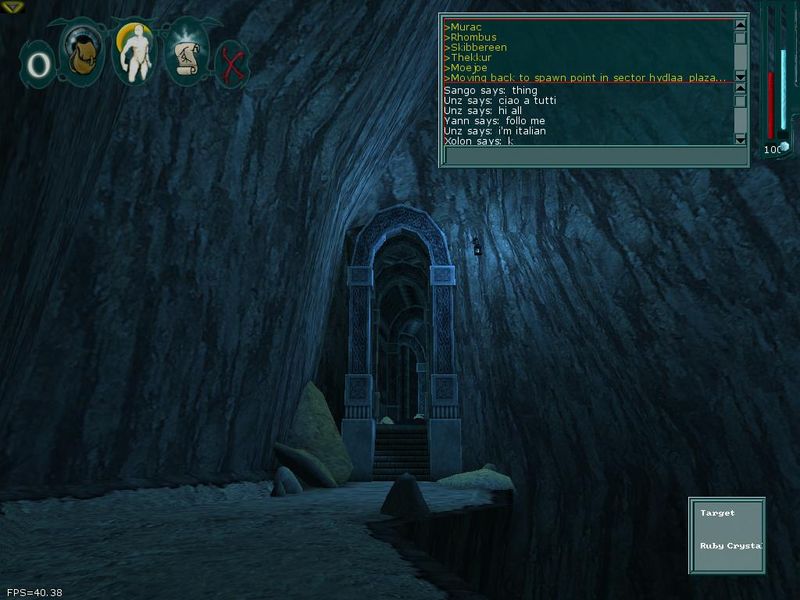Click up arrow of system message scrollbar
This screenshot has height=600, width=800.
741,26
